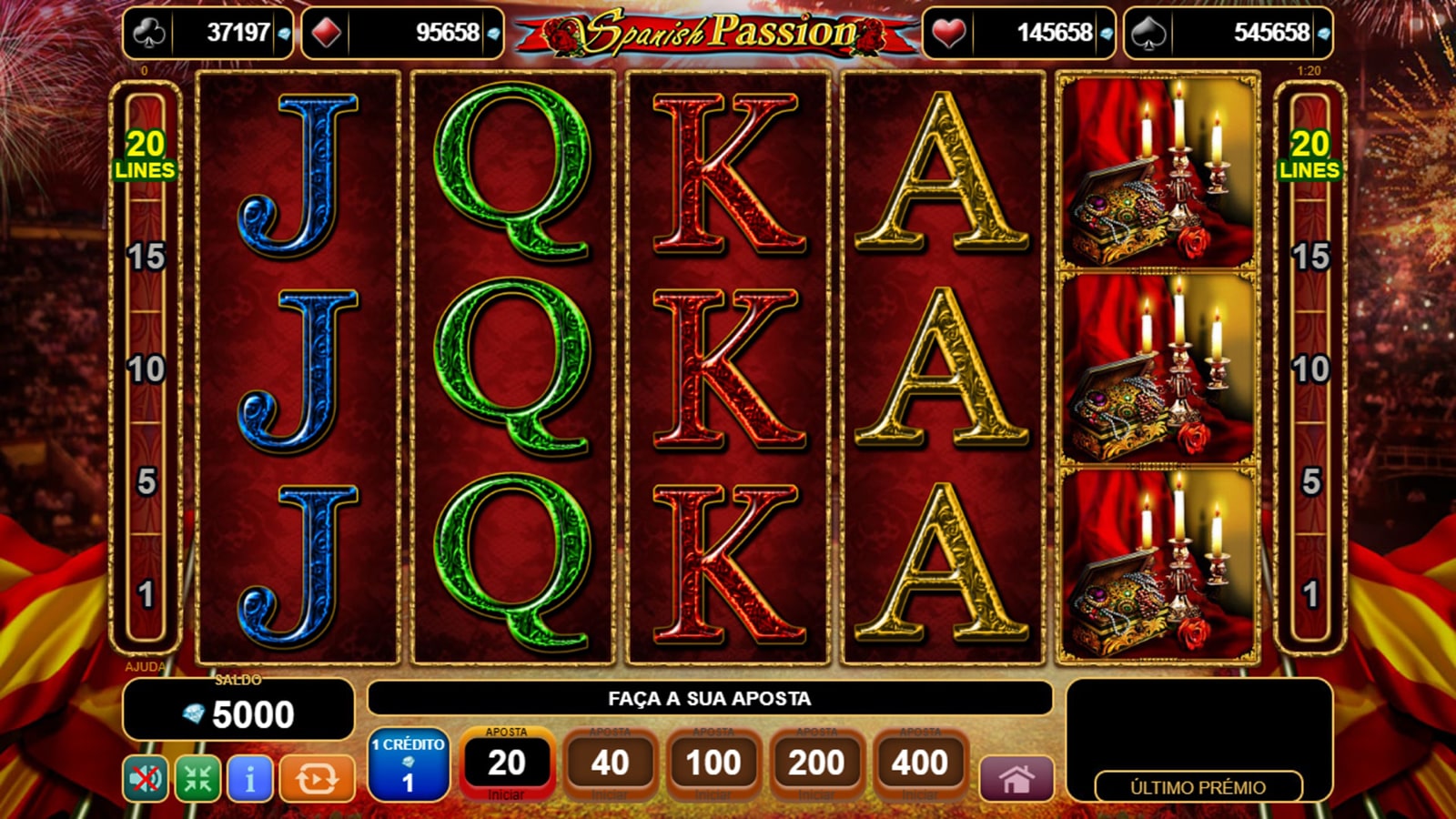
Task: Open the Último Prémio panel
Action: 1198,787
